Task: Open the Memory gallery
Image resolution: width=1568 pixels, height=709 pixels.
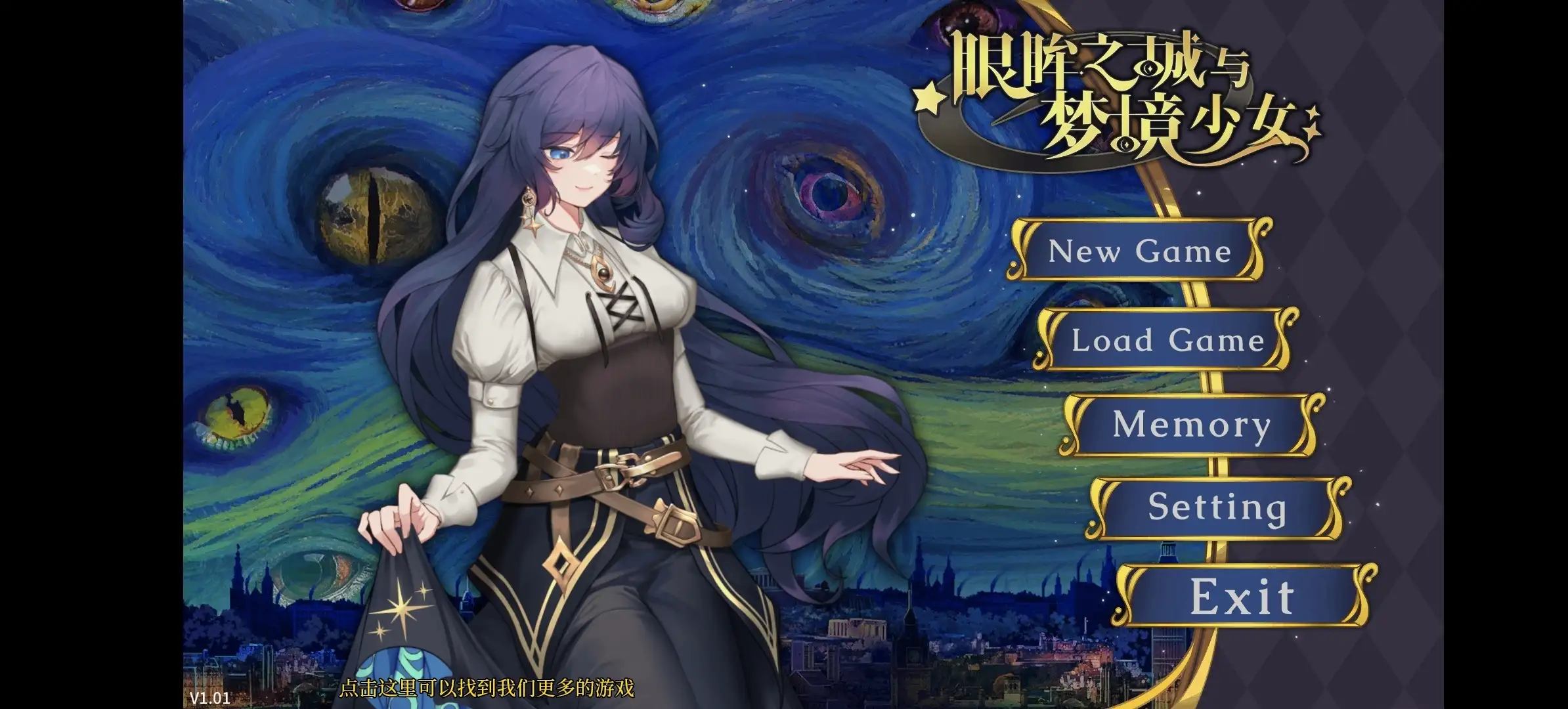Action: click(1192, 427)
